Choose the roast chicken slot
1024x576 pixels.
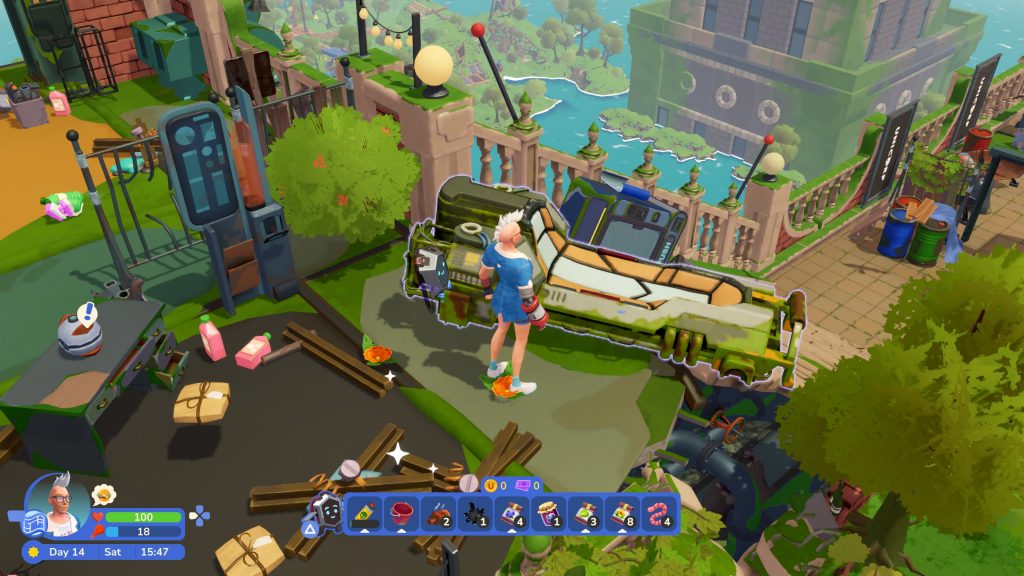click(438, 514)
